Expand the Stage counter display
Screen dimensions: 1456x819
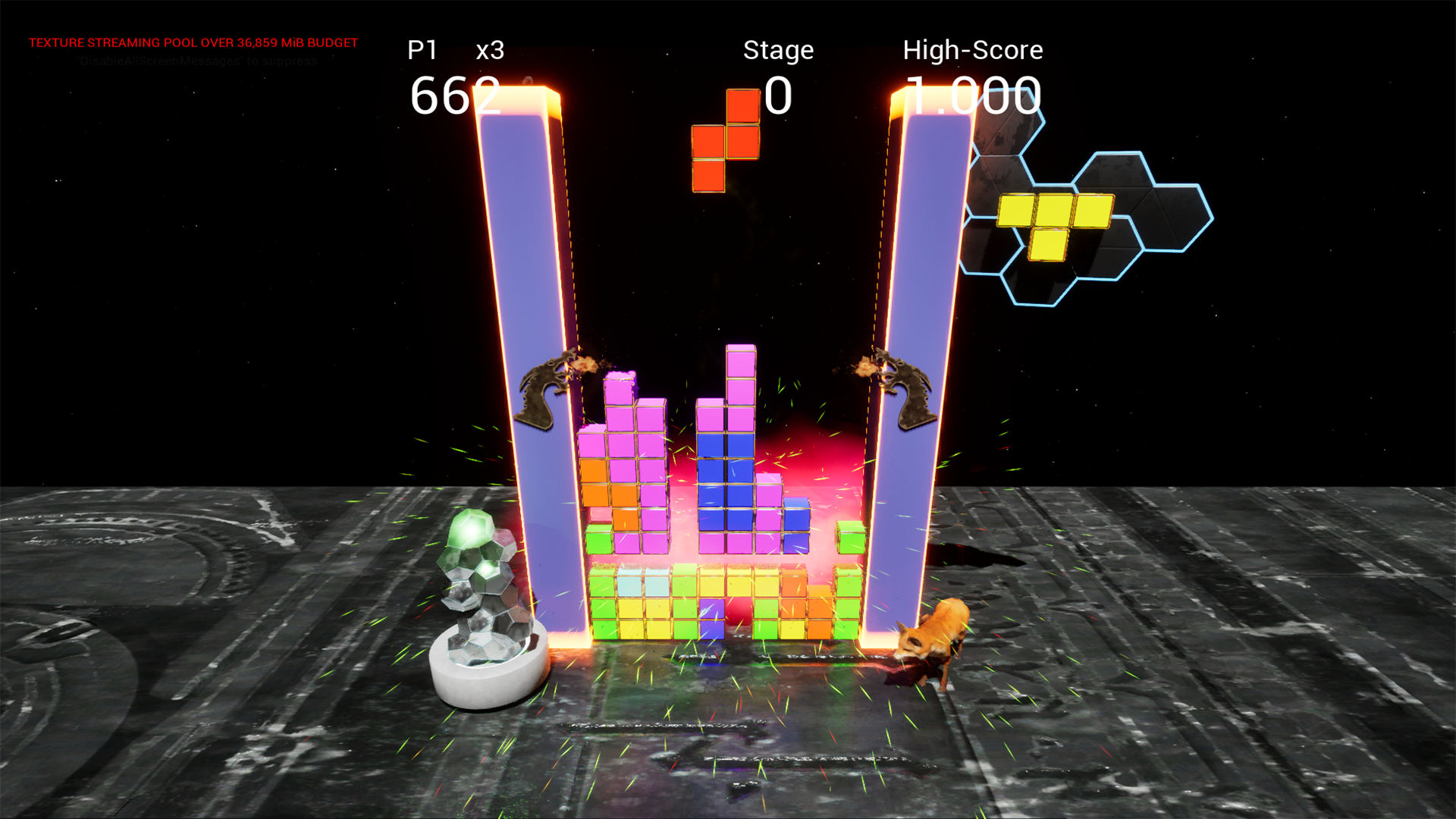777,93
